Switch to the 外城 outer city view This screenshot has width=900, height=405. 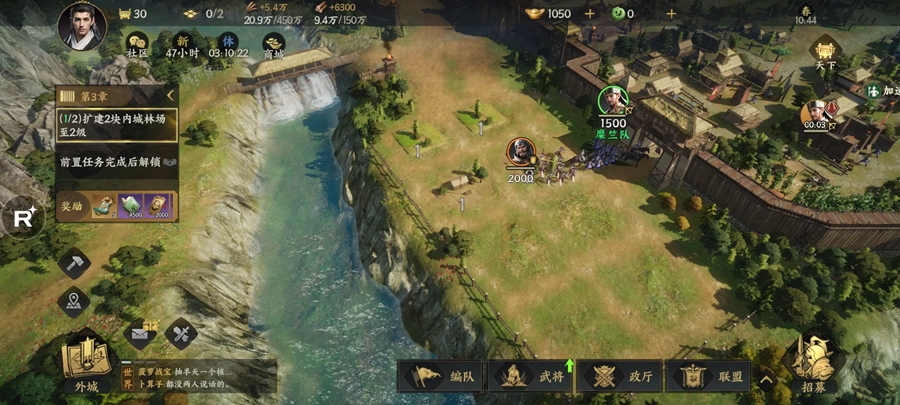(80, 364)
